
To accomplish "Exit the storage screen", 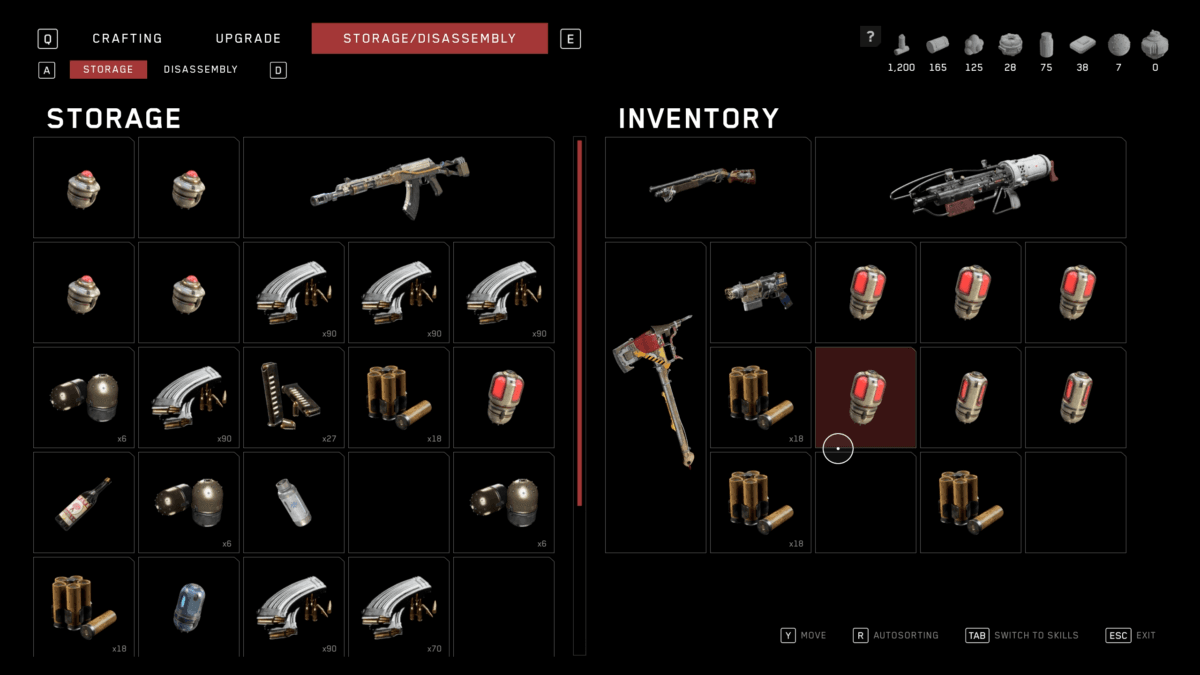I will click(x=1130, y=635).
